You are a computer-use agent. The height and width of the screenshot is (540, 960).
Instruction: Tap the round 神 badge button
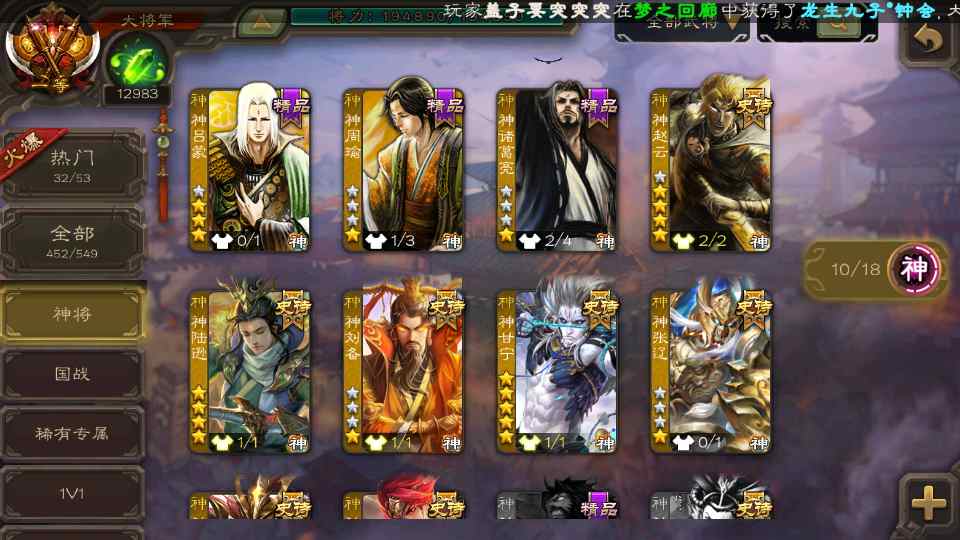916,269
